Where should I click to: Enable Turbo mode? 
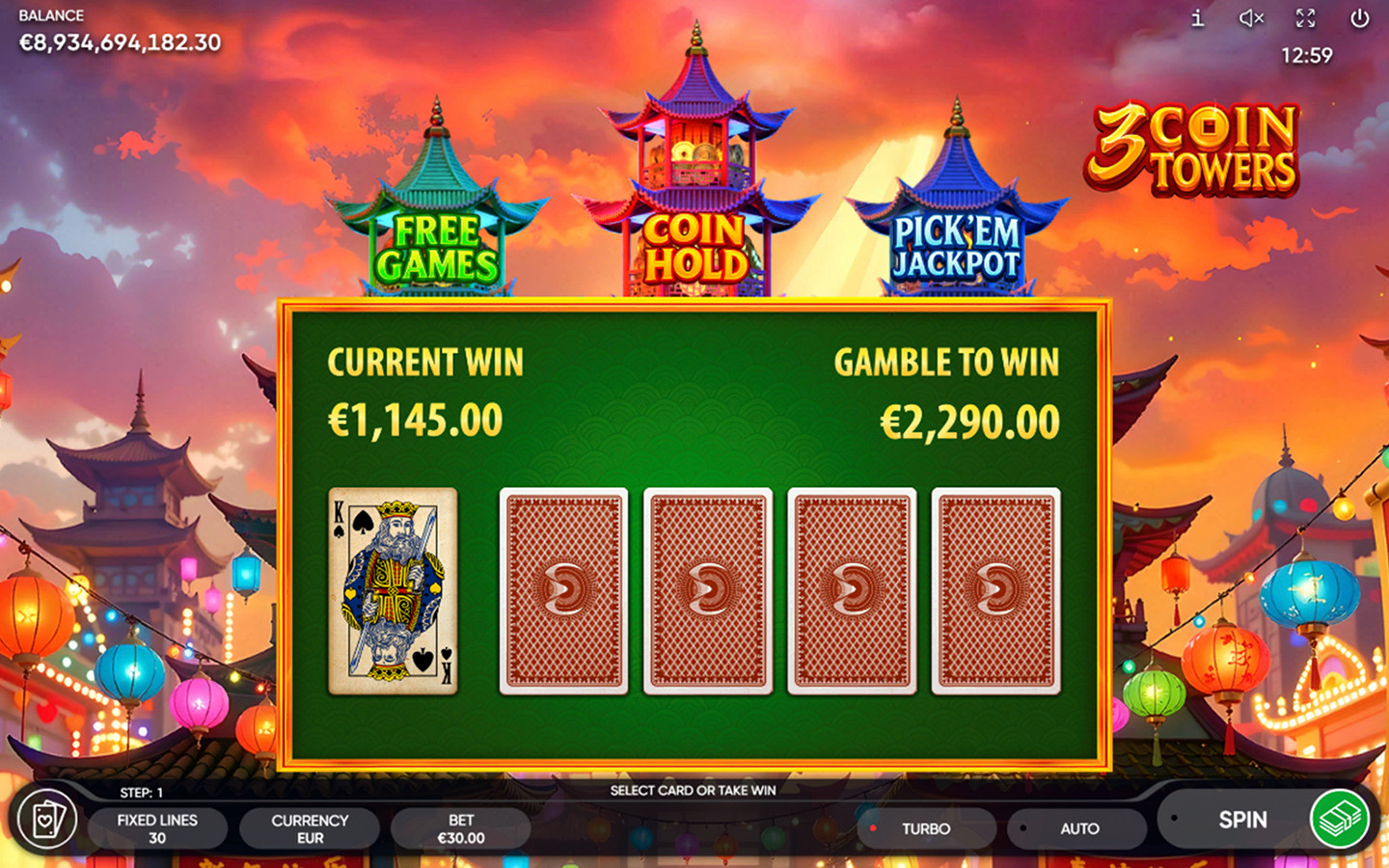pos(924,828)
